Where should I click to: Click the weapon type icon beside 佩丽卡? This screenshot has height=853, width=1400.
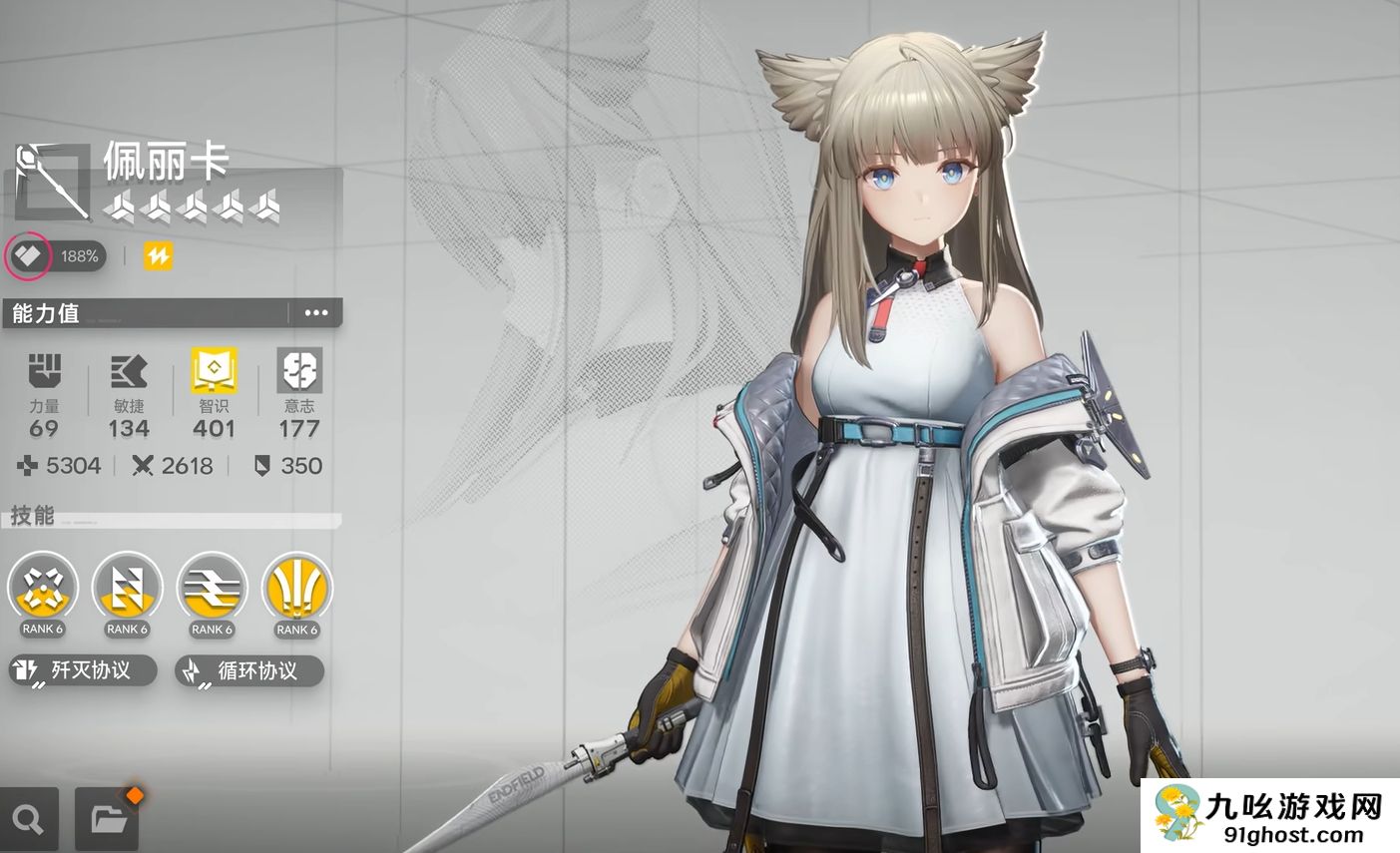point(53,181)
